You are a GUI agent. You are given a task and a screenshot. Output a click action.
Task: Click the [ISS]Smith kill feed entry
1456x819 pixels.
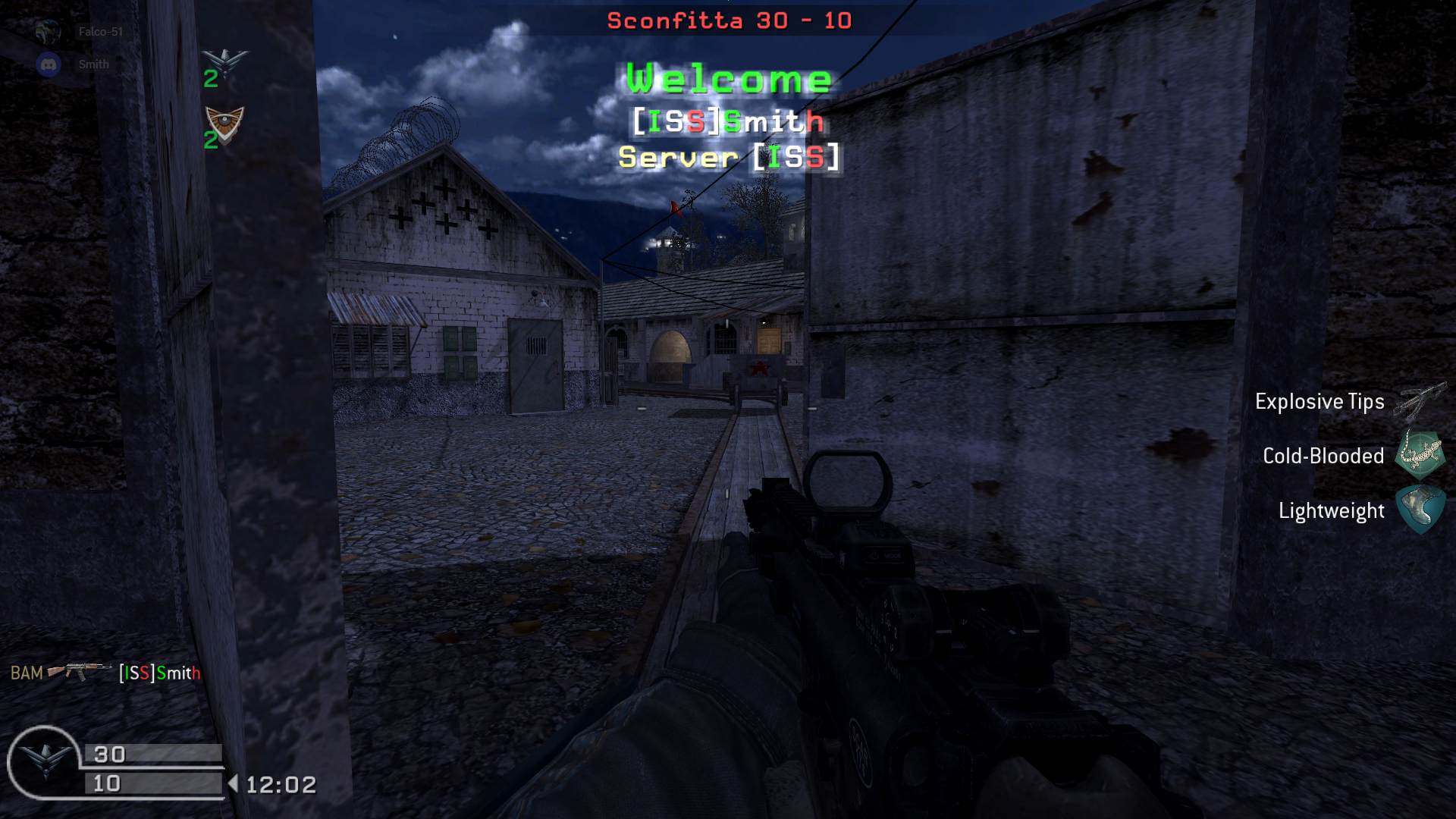159,673
